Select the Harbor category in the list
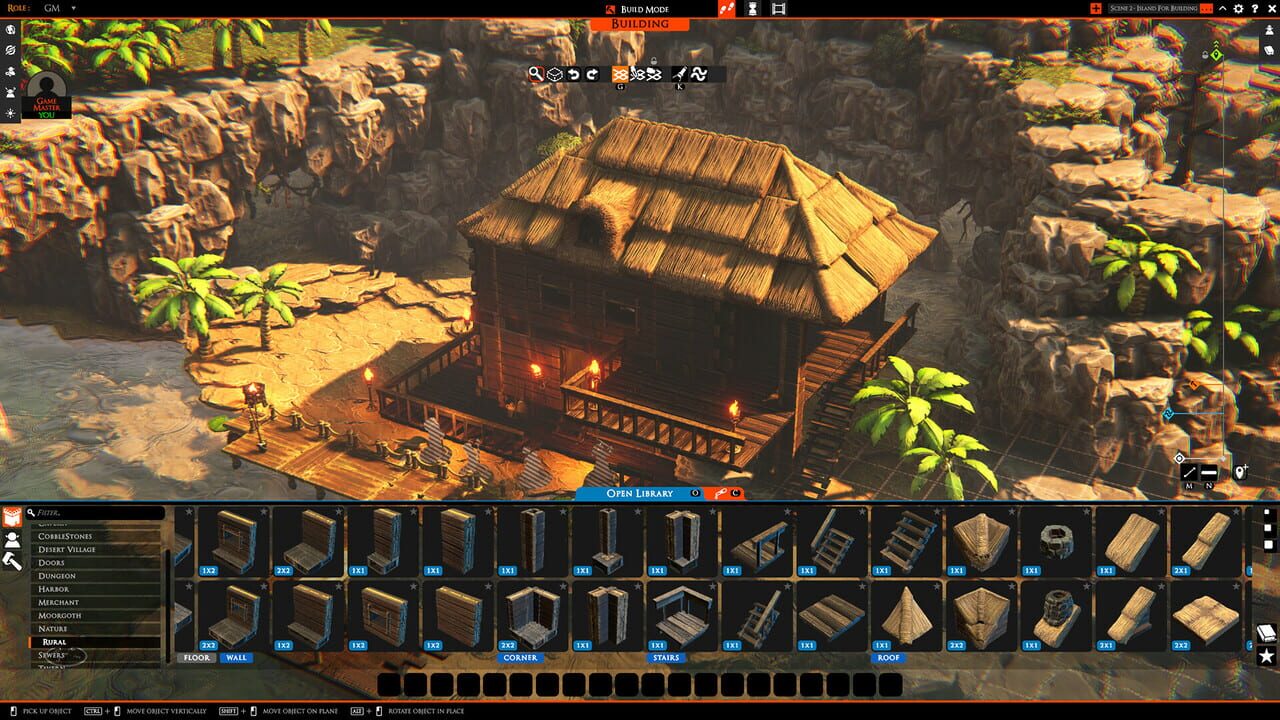 click(x=55, y=589)
